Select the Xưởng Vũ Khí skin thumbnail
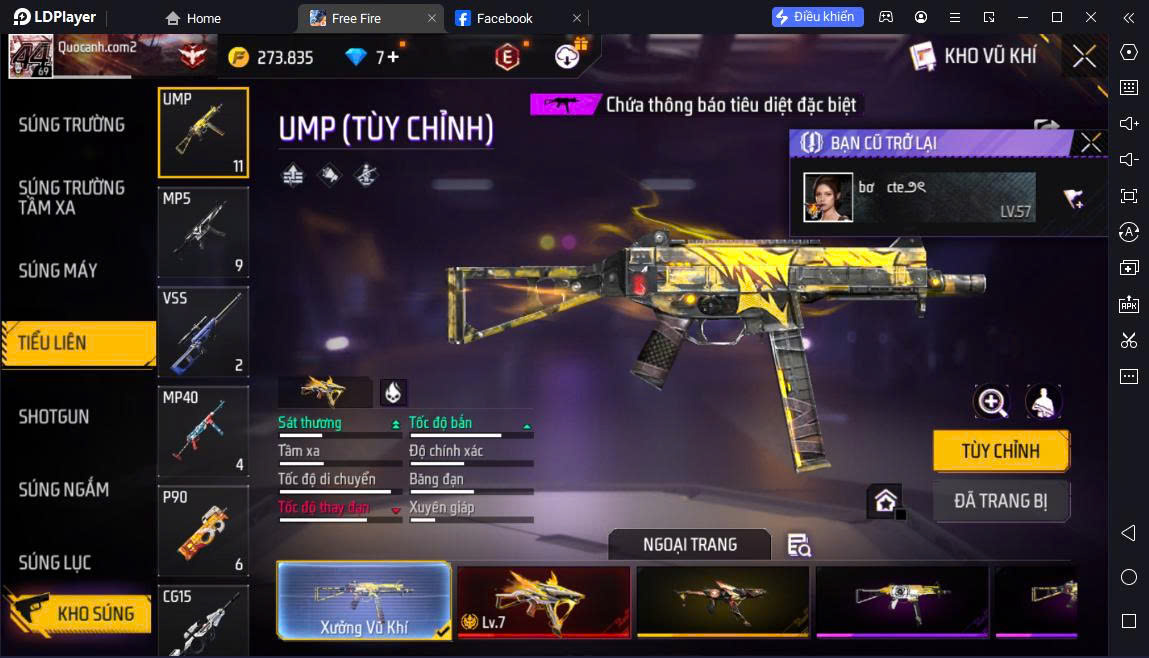1149x658 pixels. pyautogui.click(x=364, y=601)
